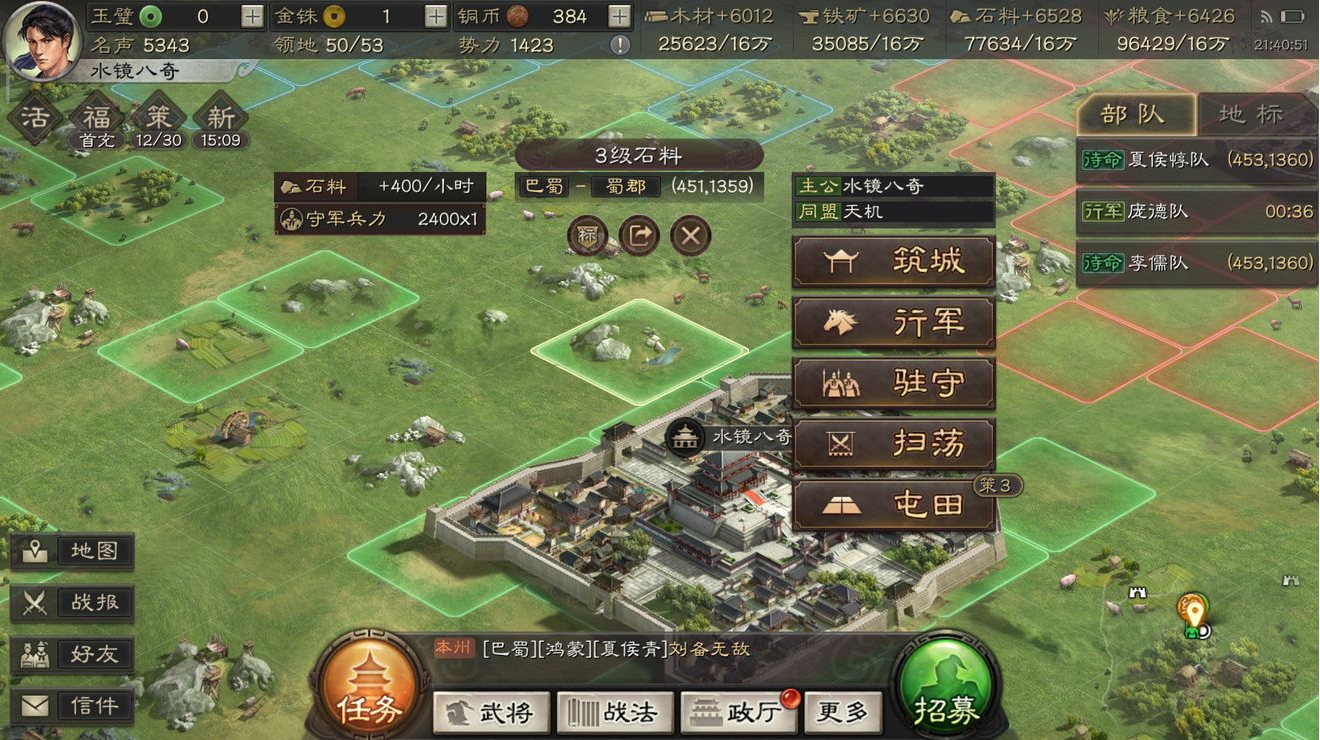Select the 部队 troops tab
1320x740 pixels.
[1135, 113]
